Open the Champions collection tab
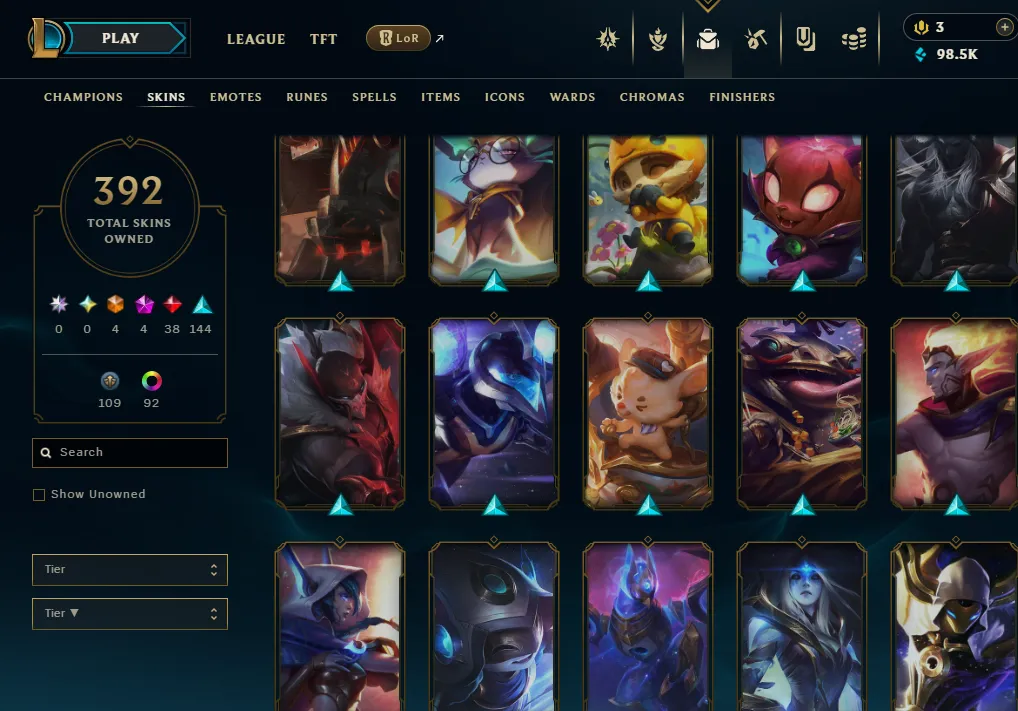Viewport: 1018px width, 711px height. (83, 97)
